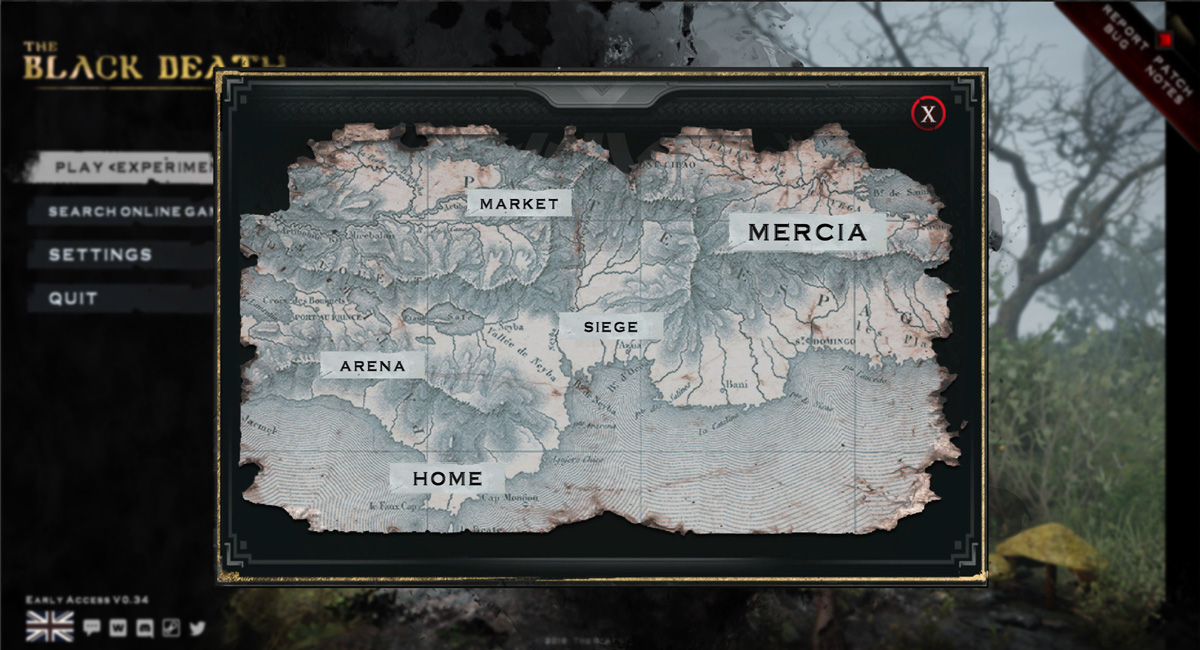The width and height of the screenshot is (1200, 650).
Task: Quit the game from the main menu
Action: tap(75, 298)
